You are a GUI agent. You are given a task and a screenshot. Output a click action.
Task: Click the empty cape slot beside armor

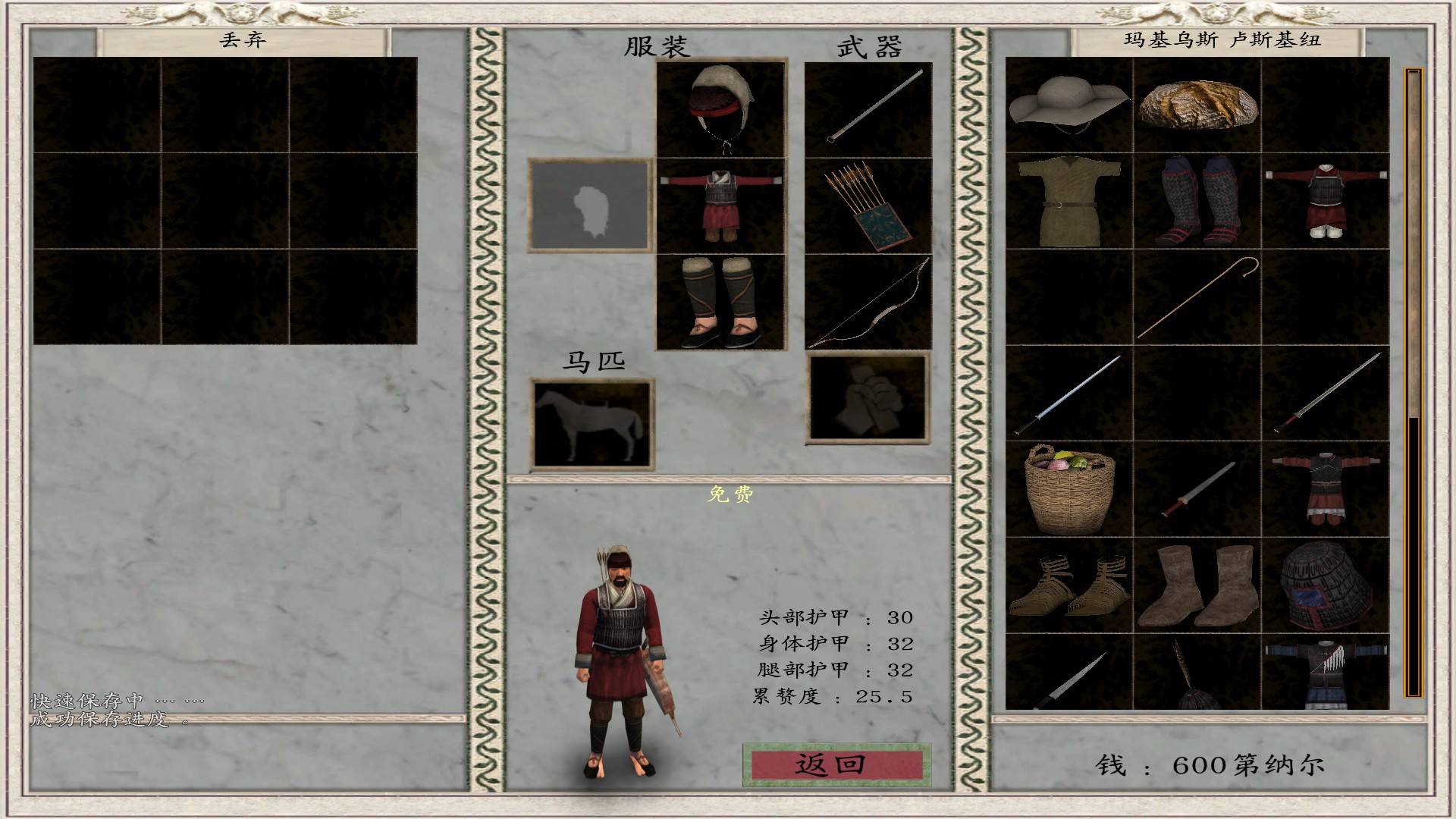(x=590, y=205)
